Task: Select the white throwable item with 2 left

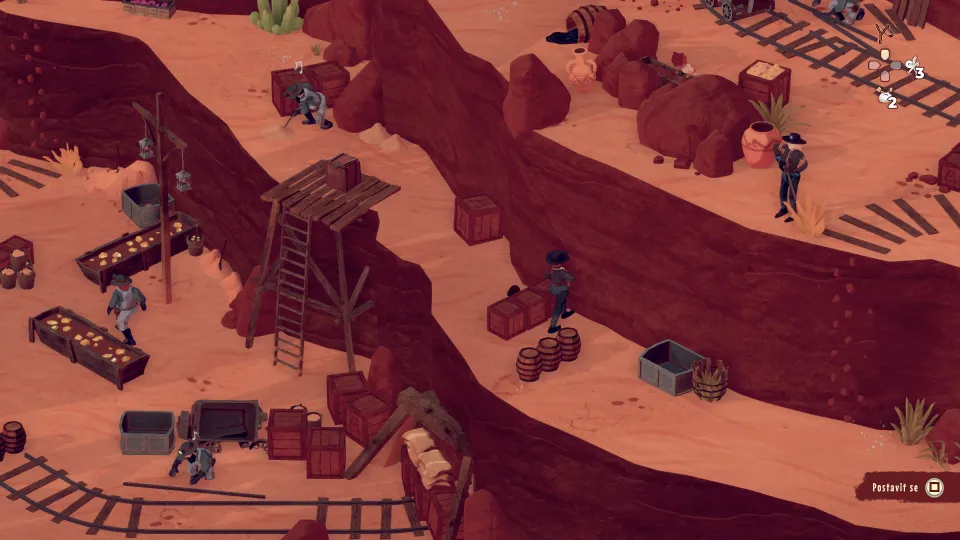Action: point(885,97)
